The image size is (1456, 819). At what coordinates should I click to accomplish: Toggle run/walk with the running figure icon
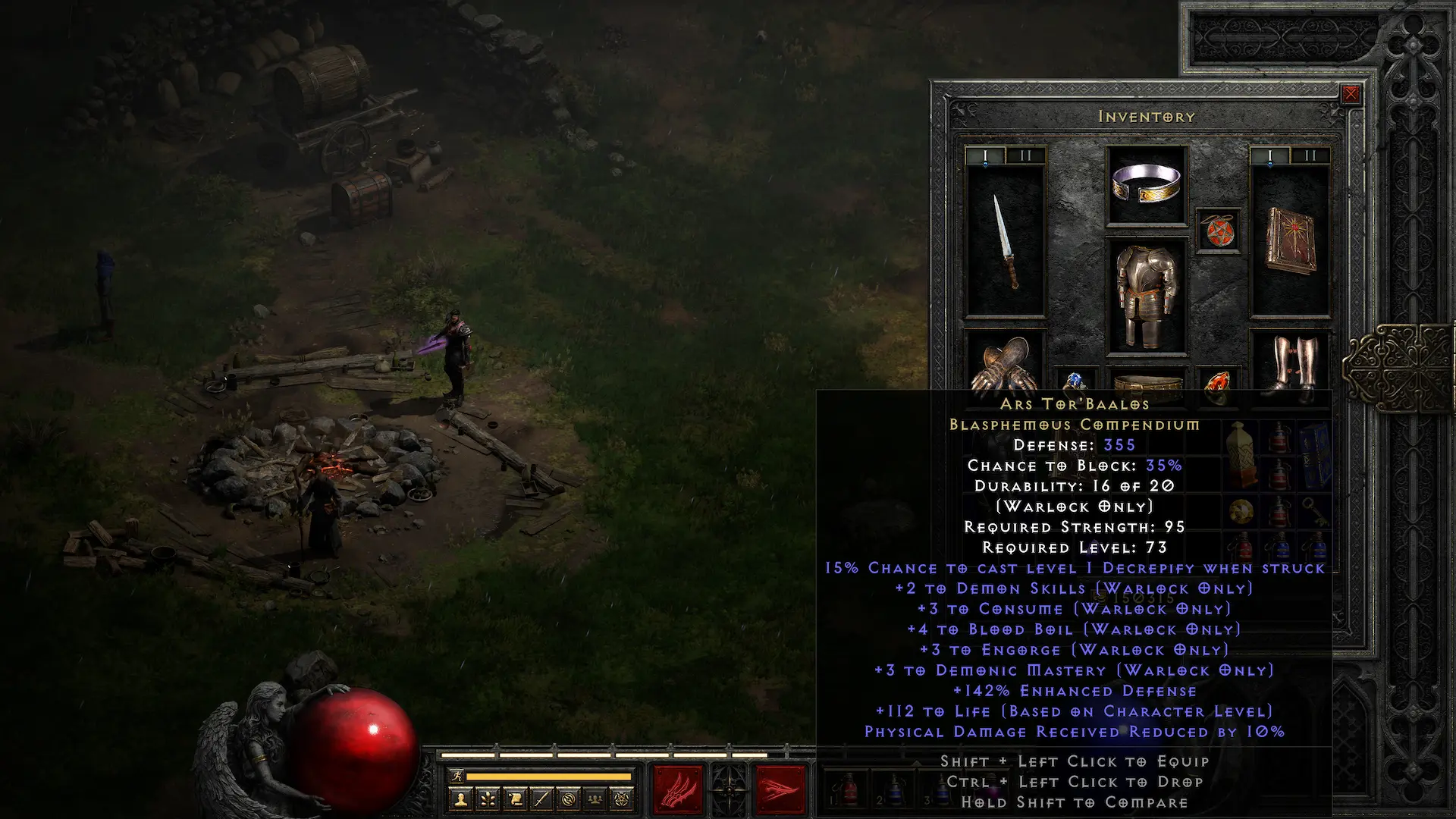pyautogui.click(x=458, y=777)
